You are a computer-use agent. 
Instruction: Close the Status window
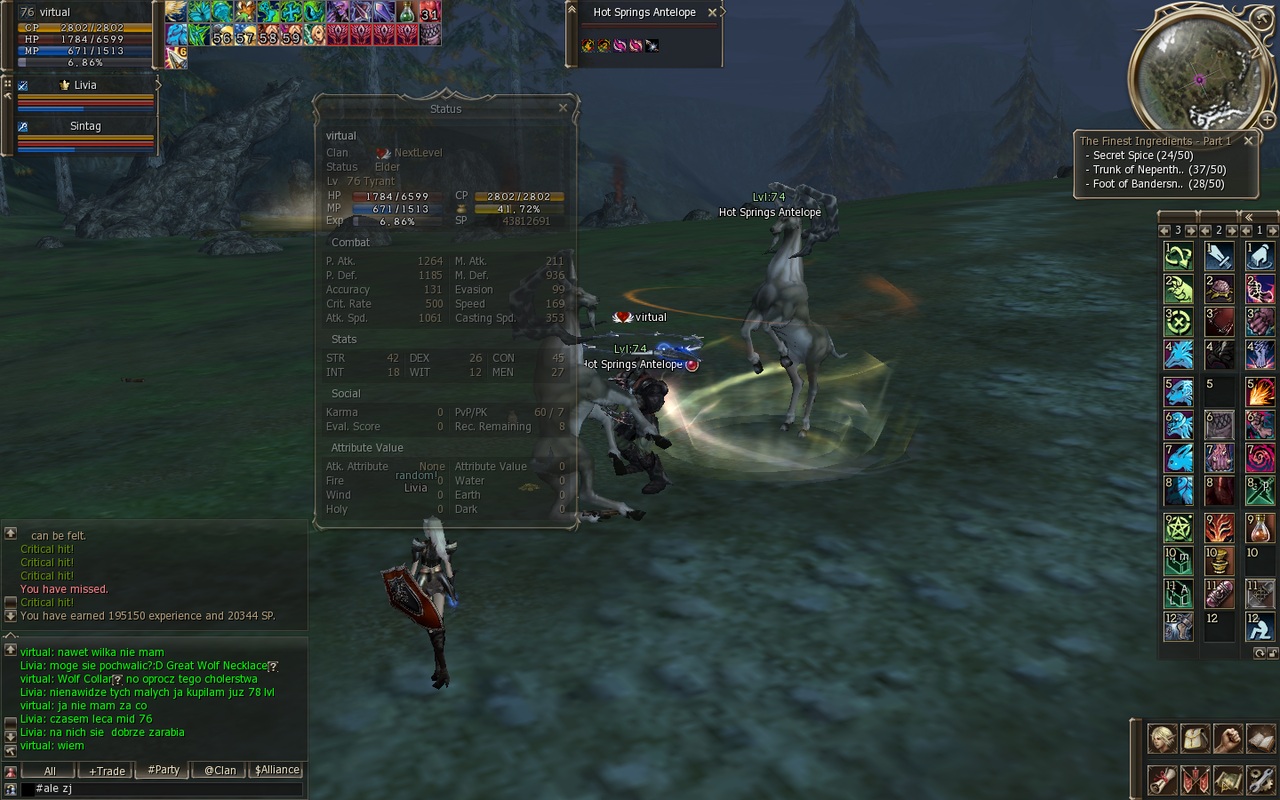point(563,108)
